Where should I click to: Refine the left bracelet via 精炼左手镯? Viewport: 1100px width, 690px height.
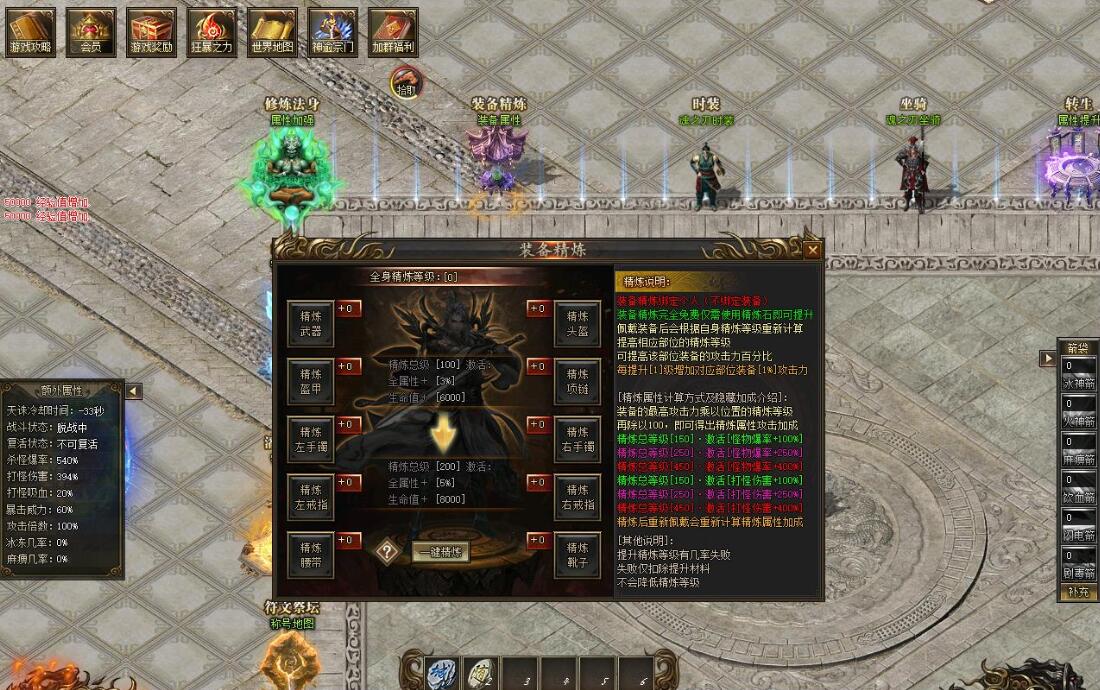[311, 439]
